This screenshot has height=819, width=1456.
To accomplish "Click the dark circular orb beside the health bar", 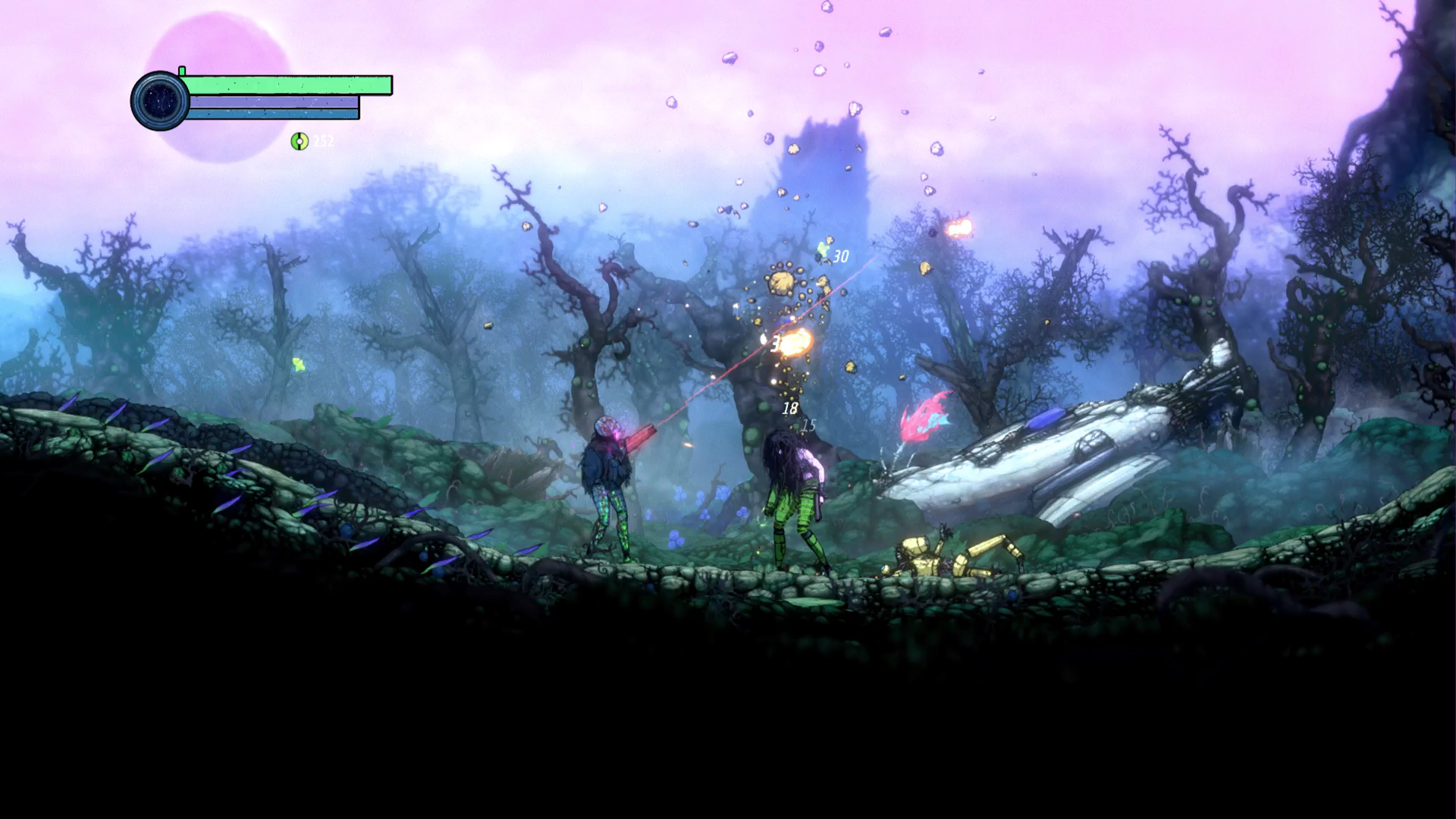I will 160,101.
